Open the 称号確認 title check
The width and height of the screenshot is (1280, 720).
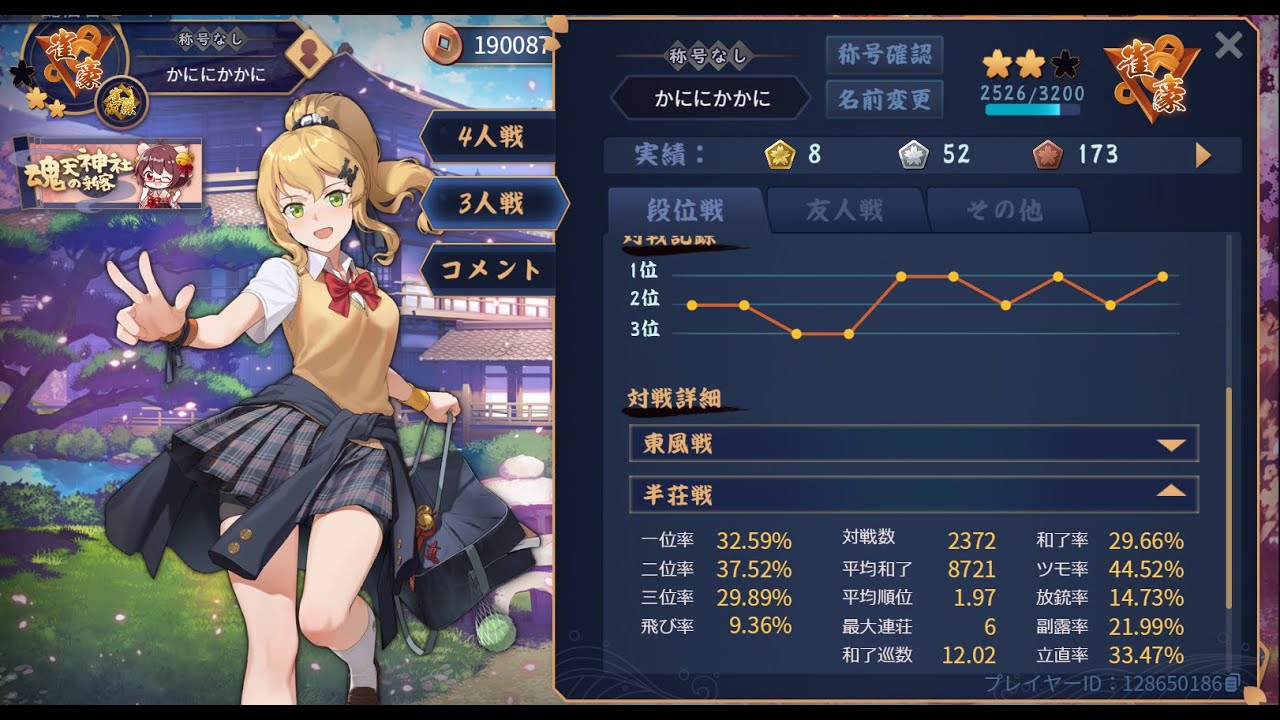tap(884, 55)
